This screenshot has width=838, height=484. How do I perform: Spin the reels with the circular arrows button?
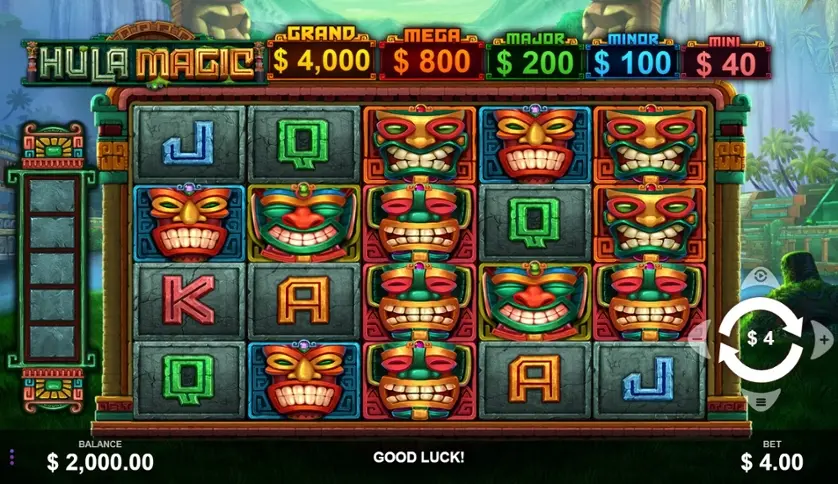760,338
